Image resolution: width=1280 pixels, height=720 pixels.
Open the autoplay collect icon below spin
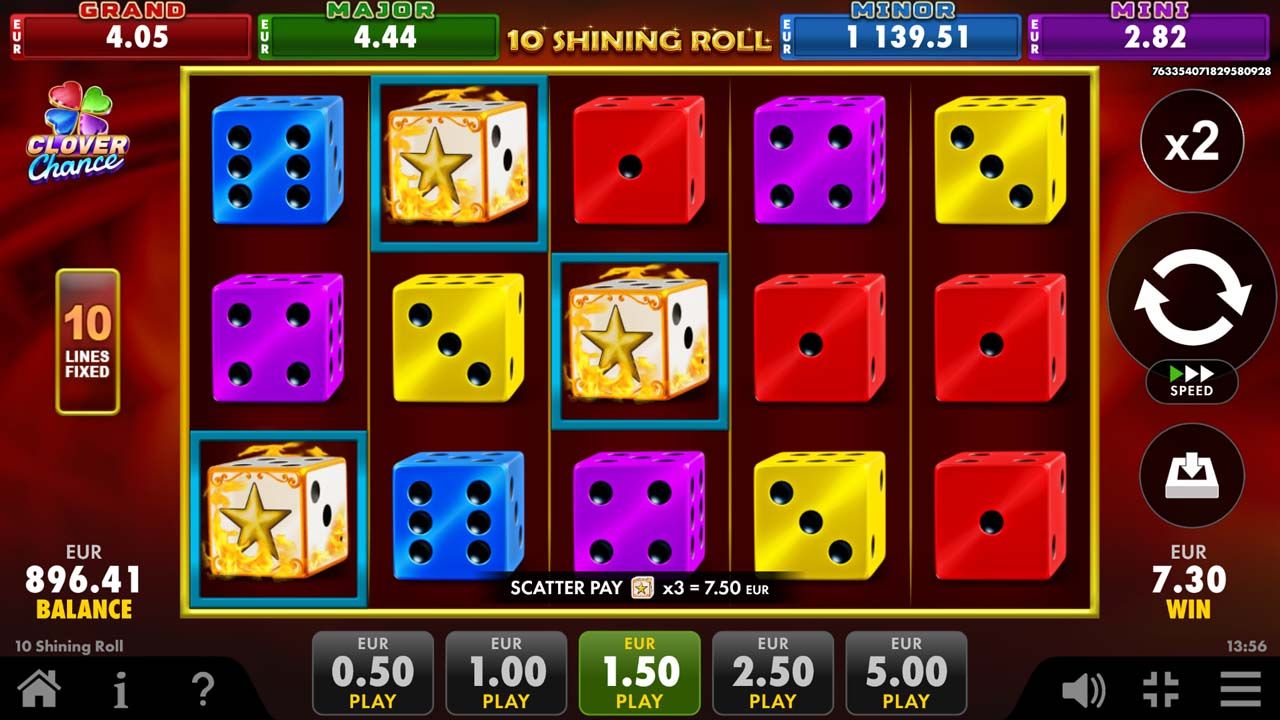(1190, 476)
